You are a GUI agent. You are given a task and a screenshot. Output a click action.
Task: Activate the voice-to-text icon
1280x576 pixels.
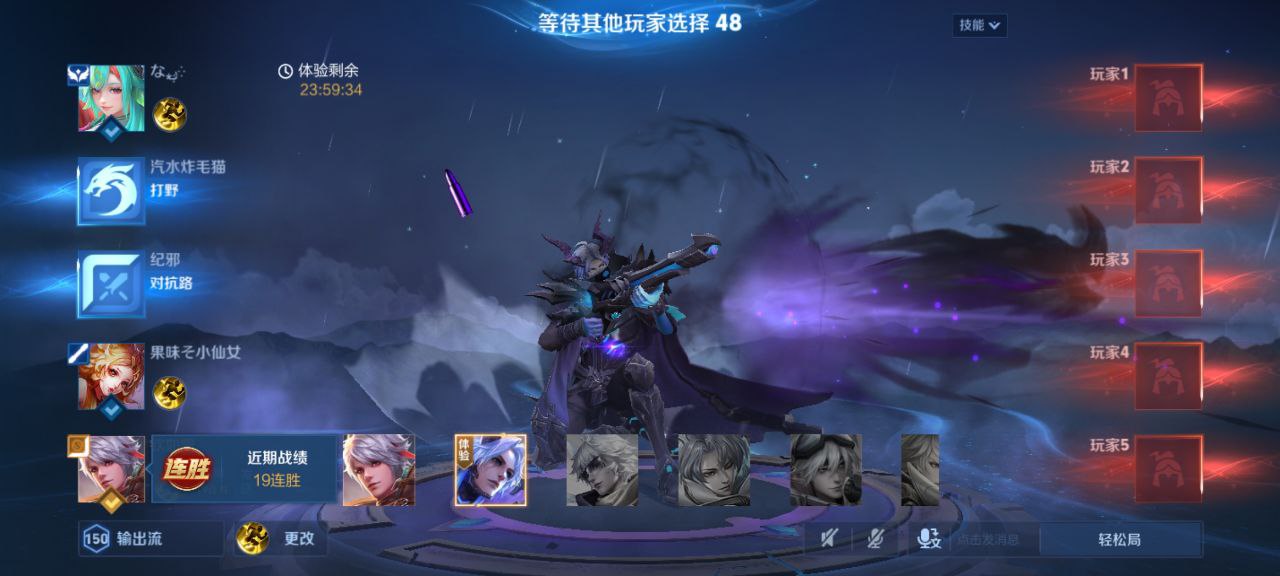(x=929, y=539)
